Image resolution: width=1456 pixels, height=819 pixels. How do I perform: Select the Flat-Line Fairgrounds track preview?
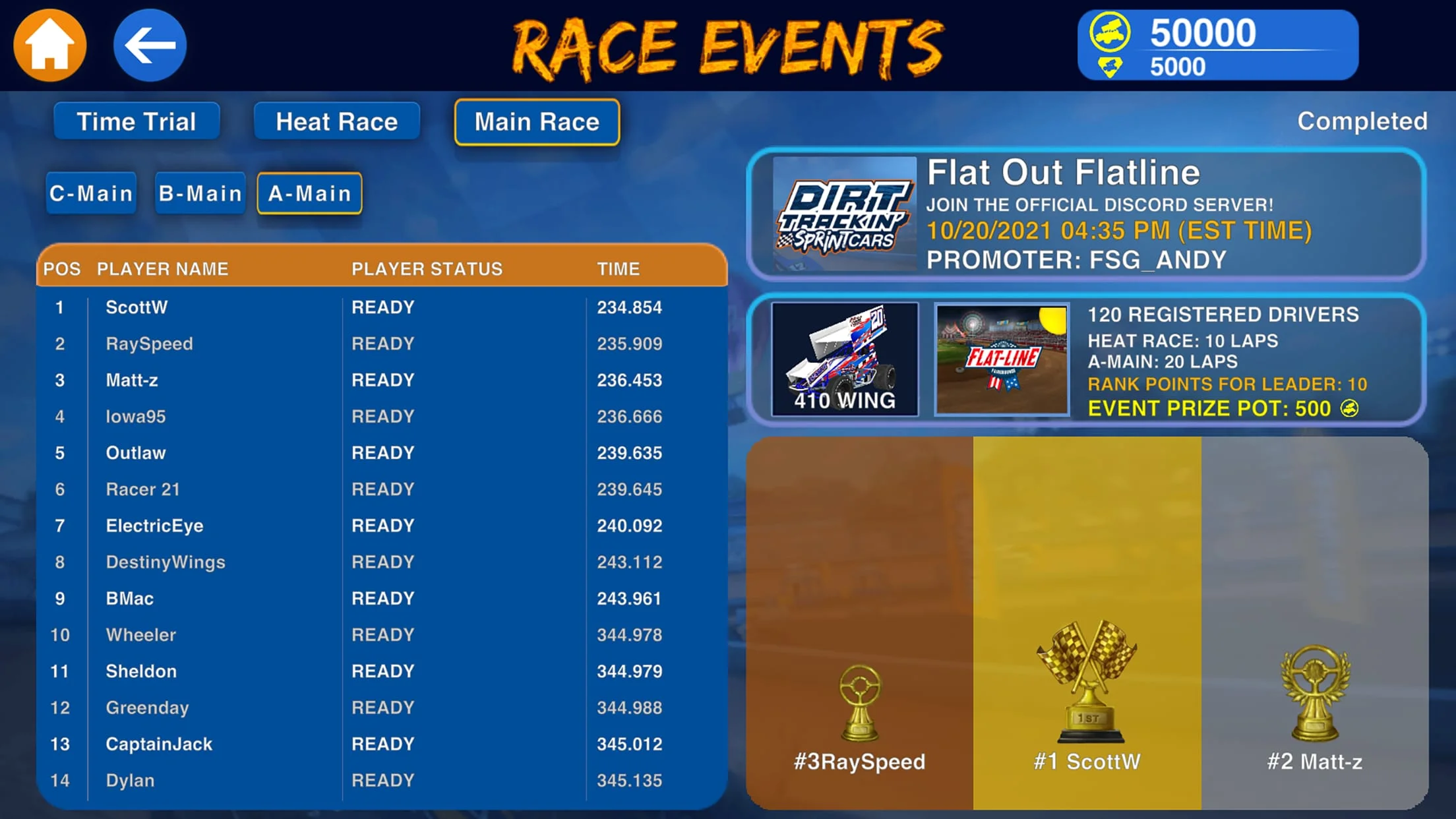tap(1002, 359)
